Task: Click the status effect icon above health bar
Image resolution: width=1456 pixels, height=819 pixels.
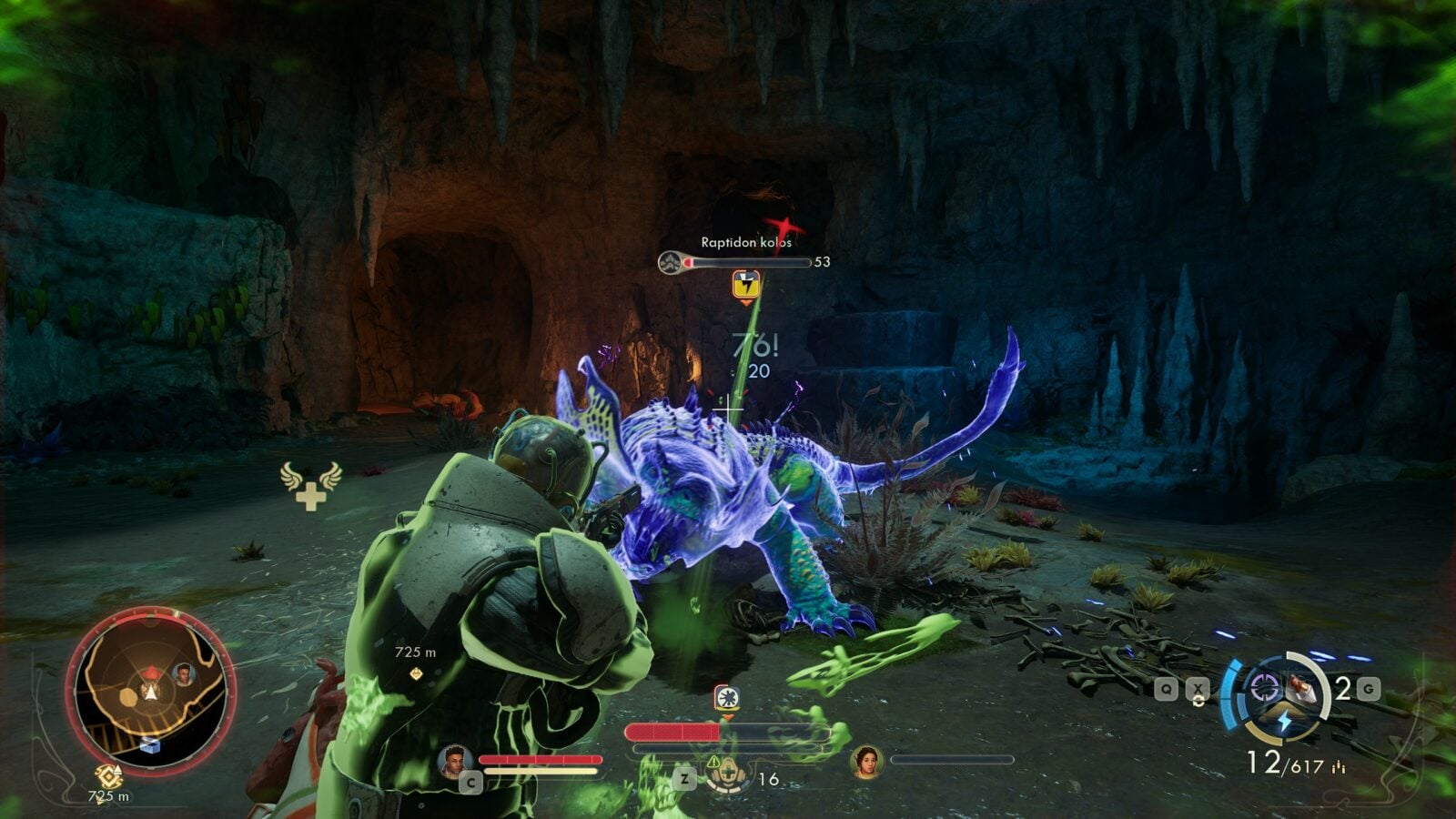Action: click(x=726, y=699)
